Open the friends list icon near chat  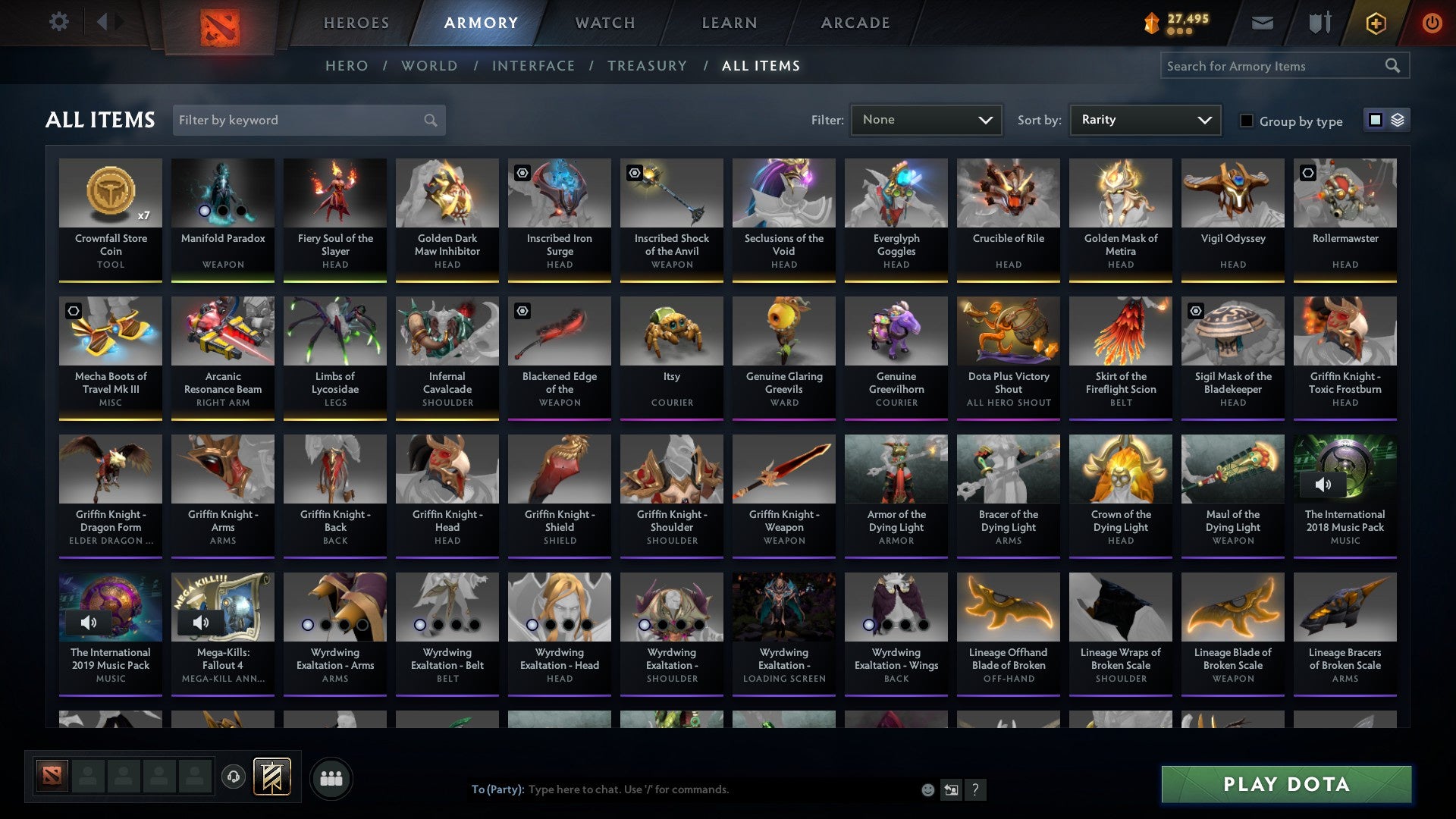pyautogui.click(x=331, y=777)
